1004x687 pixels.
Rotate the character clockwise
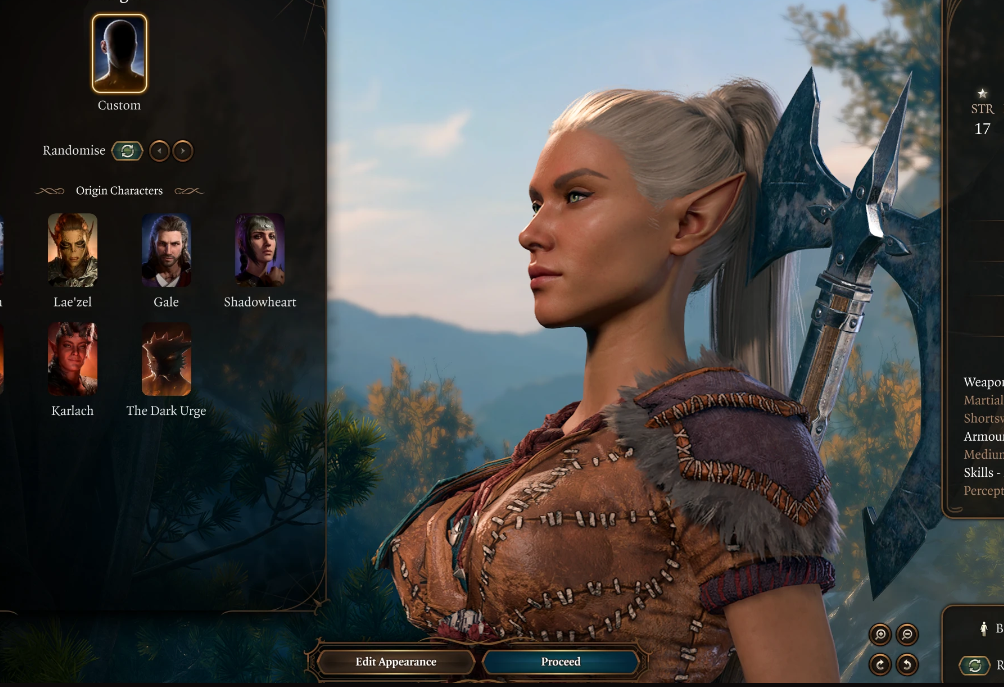[x=880, y=663]
